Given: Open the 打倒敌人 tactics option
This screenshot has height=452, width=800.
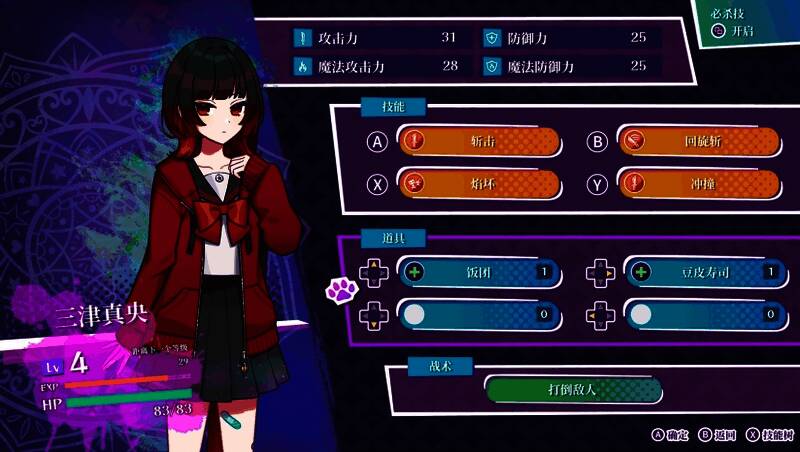Looking at the screenshot, I should tap(573, 388).
